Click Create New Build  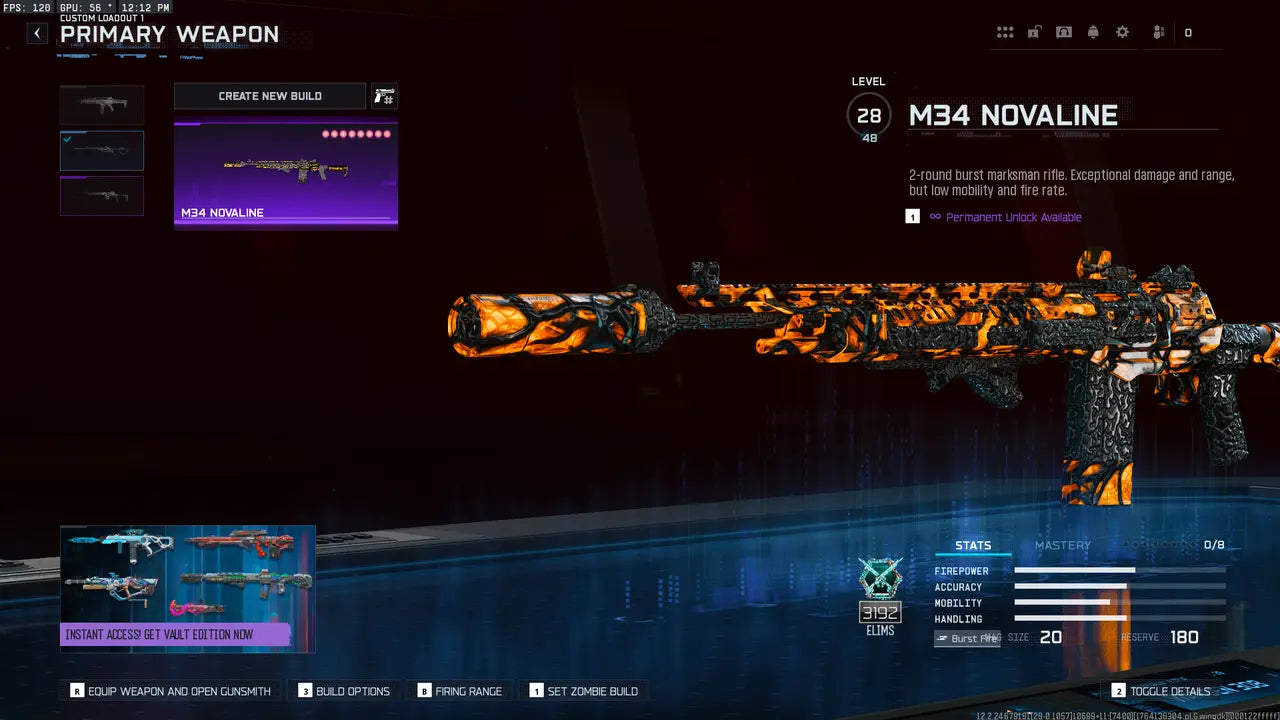click(x=270, y=96)
